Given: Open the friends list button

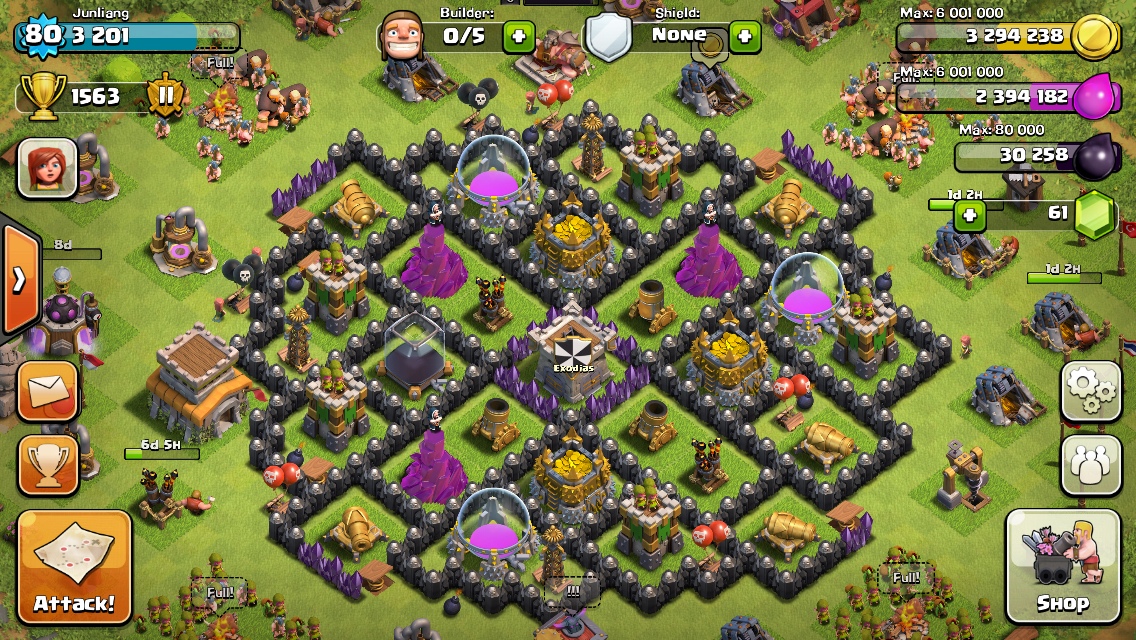Looking at the screenshot, I should [1090, 463].
